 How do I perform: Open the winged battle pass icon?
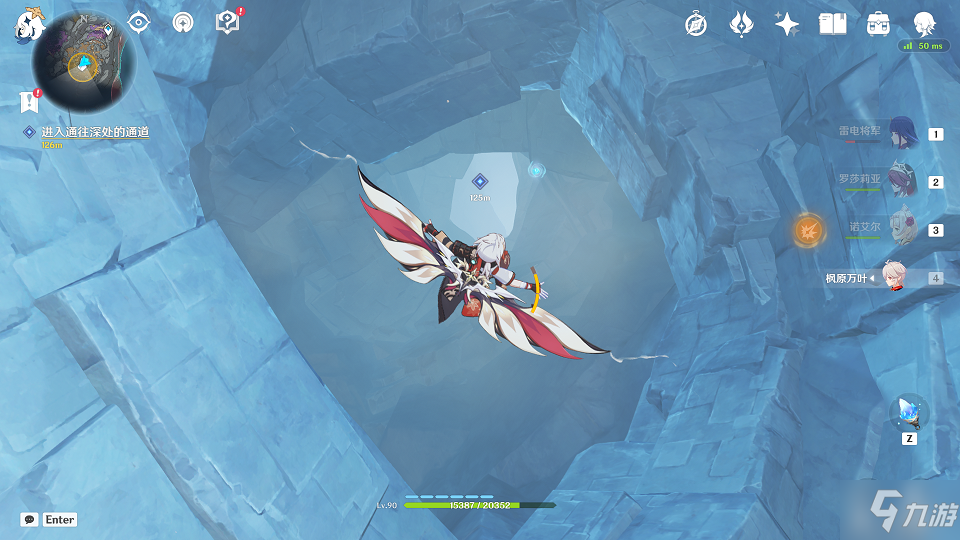(x=741, y=24)
